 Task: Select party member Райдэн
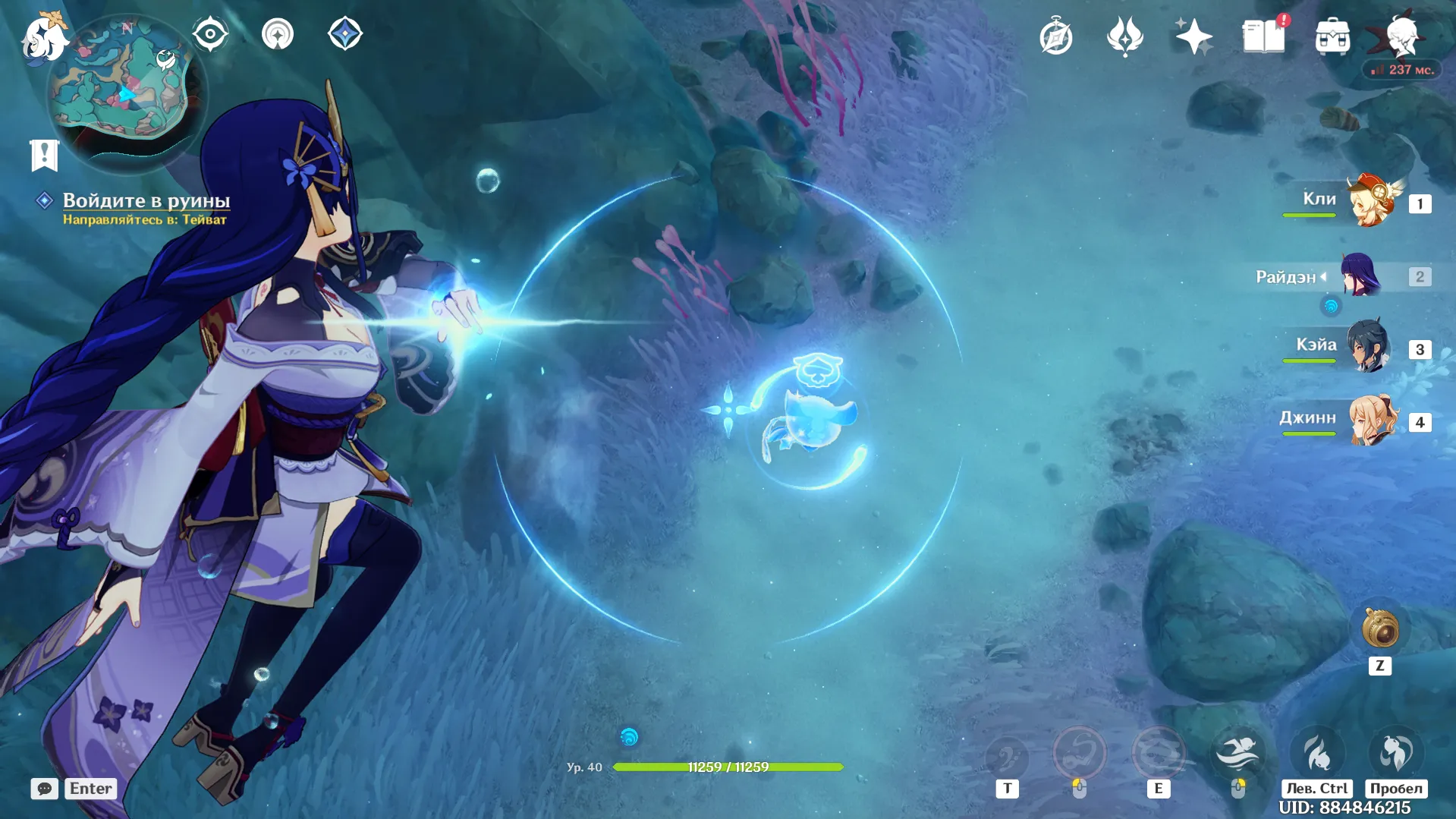click(1360, 275)
